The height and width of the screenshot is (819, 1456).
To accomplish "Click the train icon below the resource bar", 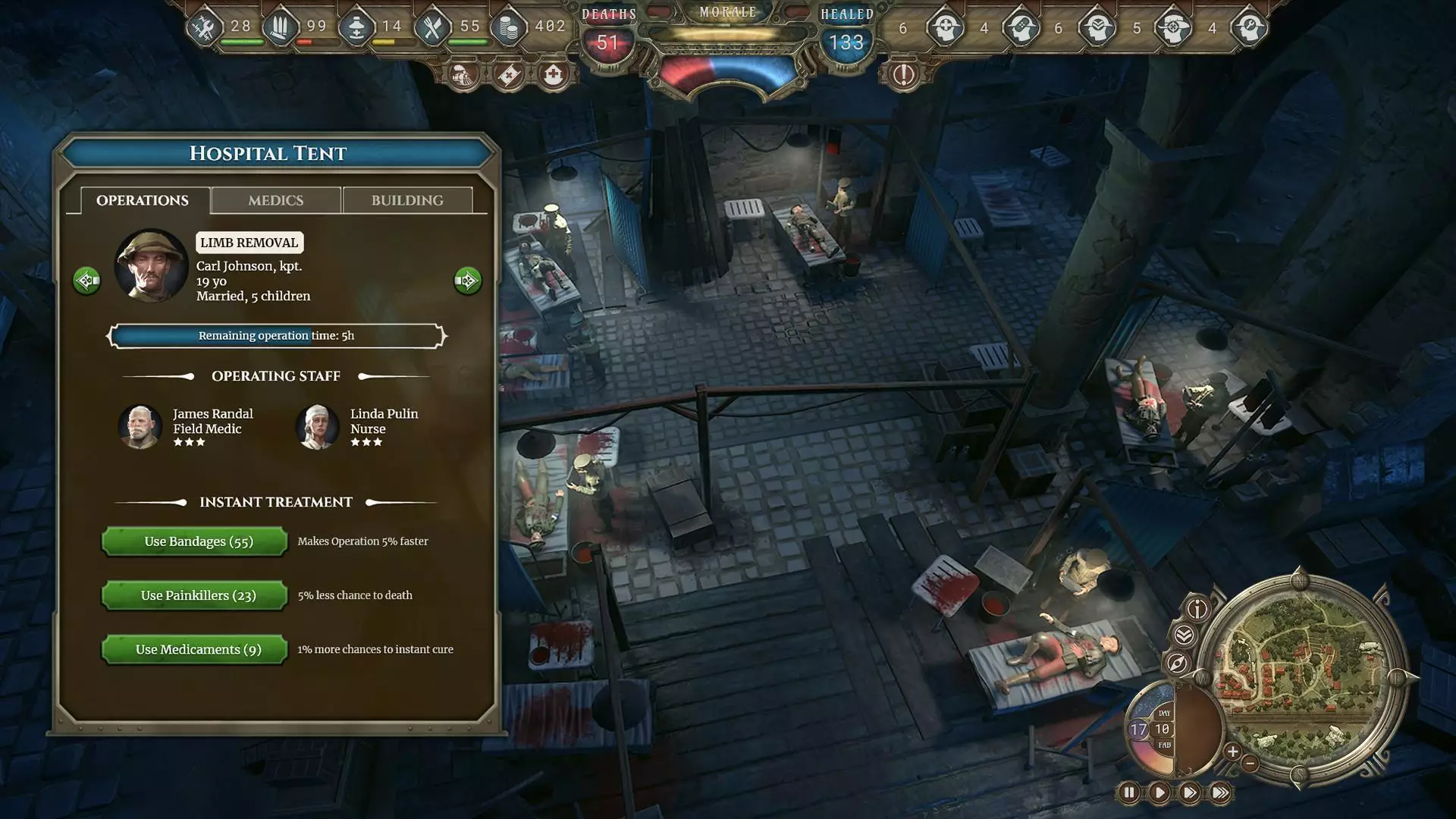I will pyautogui.click(x=463, y=74).
